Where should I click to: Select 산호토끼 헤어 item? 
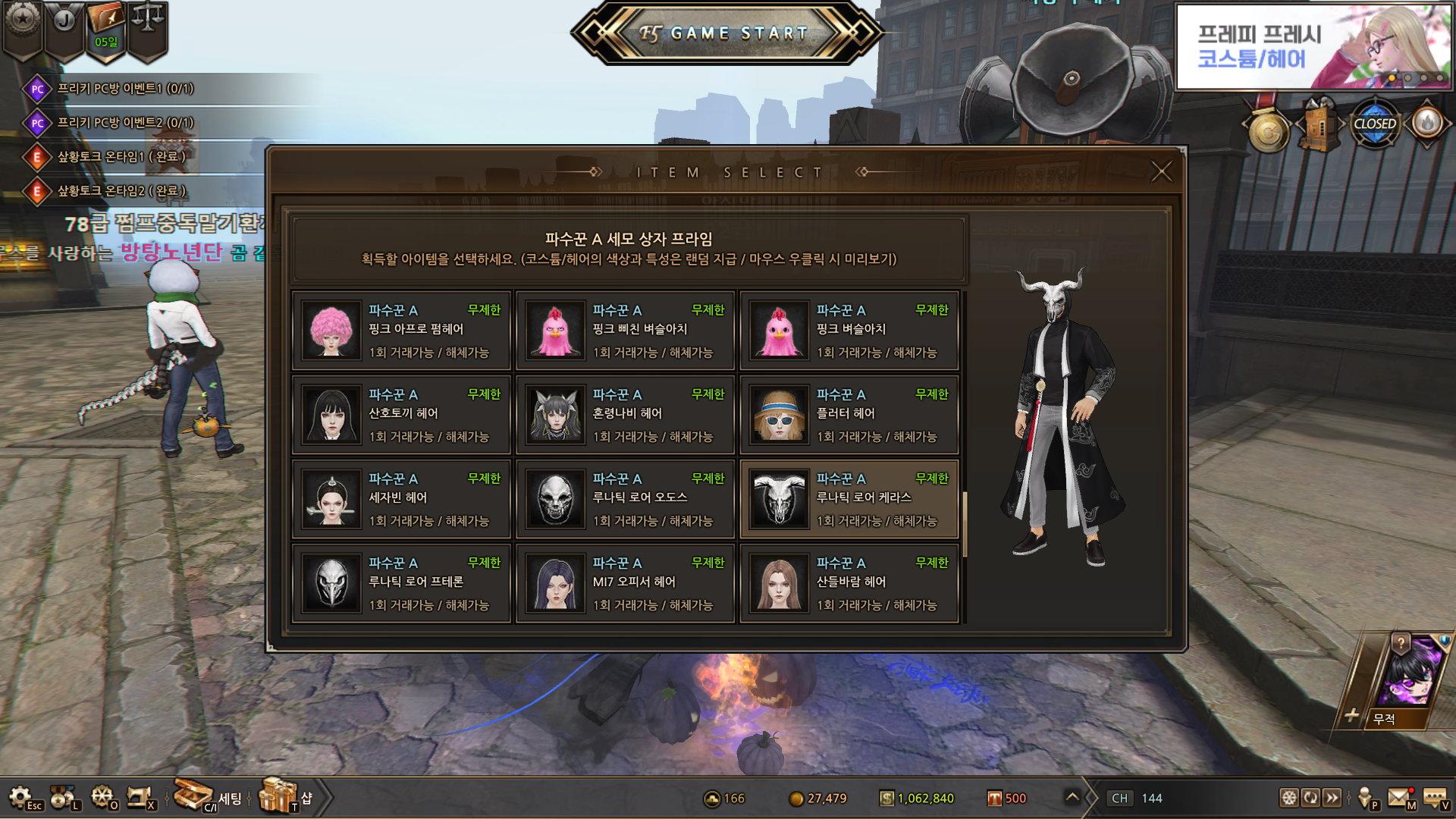coord(402,415)
